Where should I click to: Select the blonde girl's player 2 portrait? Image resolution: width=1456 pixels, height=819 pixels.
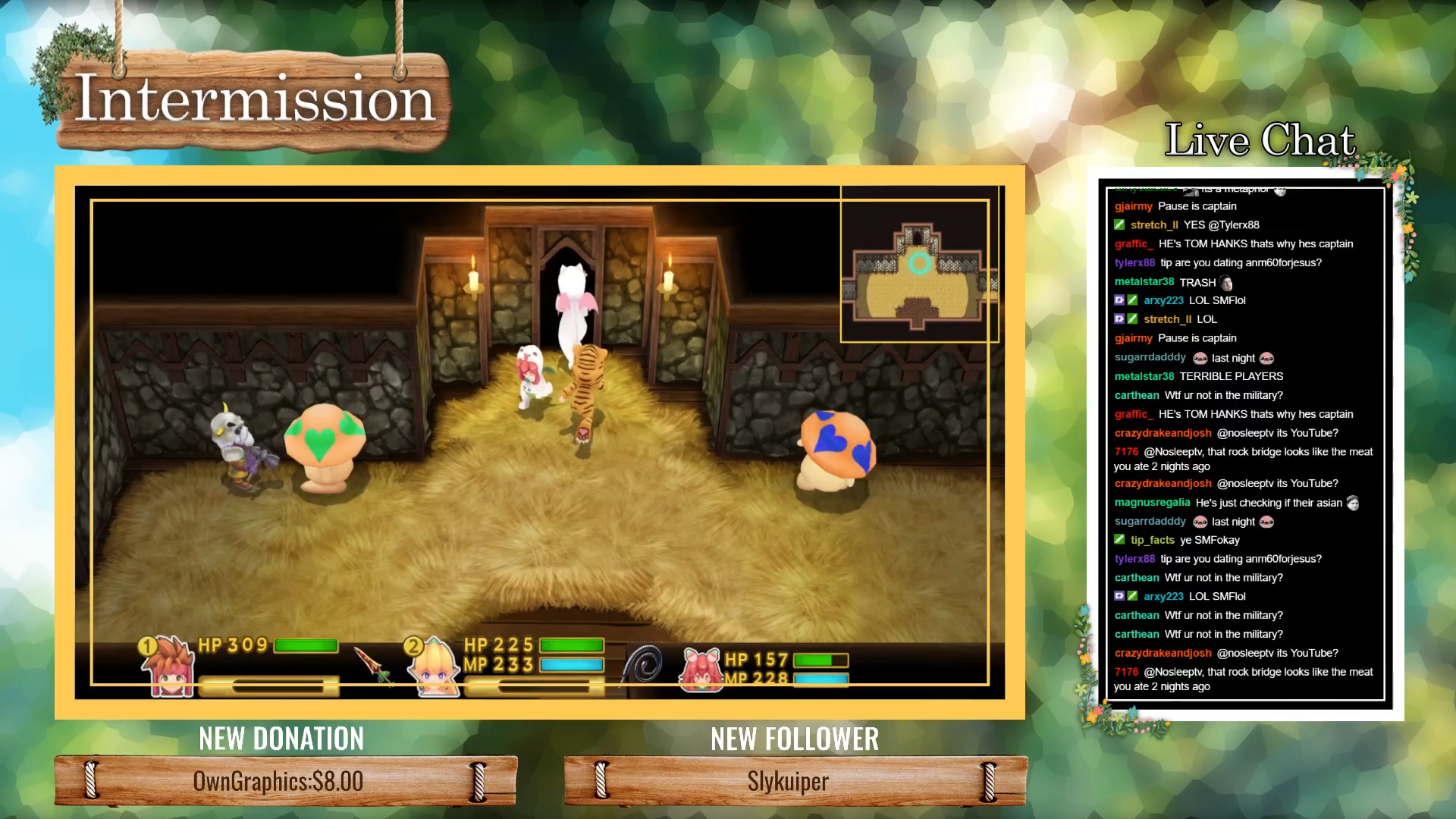[432, 667]
